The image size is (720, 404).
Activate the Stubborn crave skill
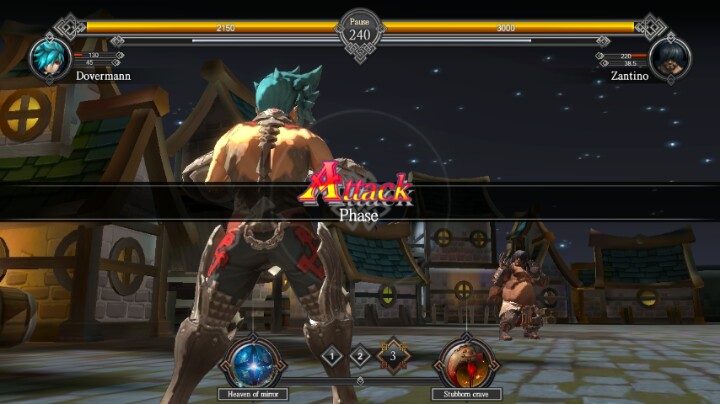(x=465, y=362)
